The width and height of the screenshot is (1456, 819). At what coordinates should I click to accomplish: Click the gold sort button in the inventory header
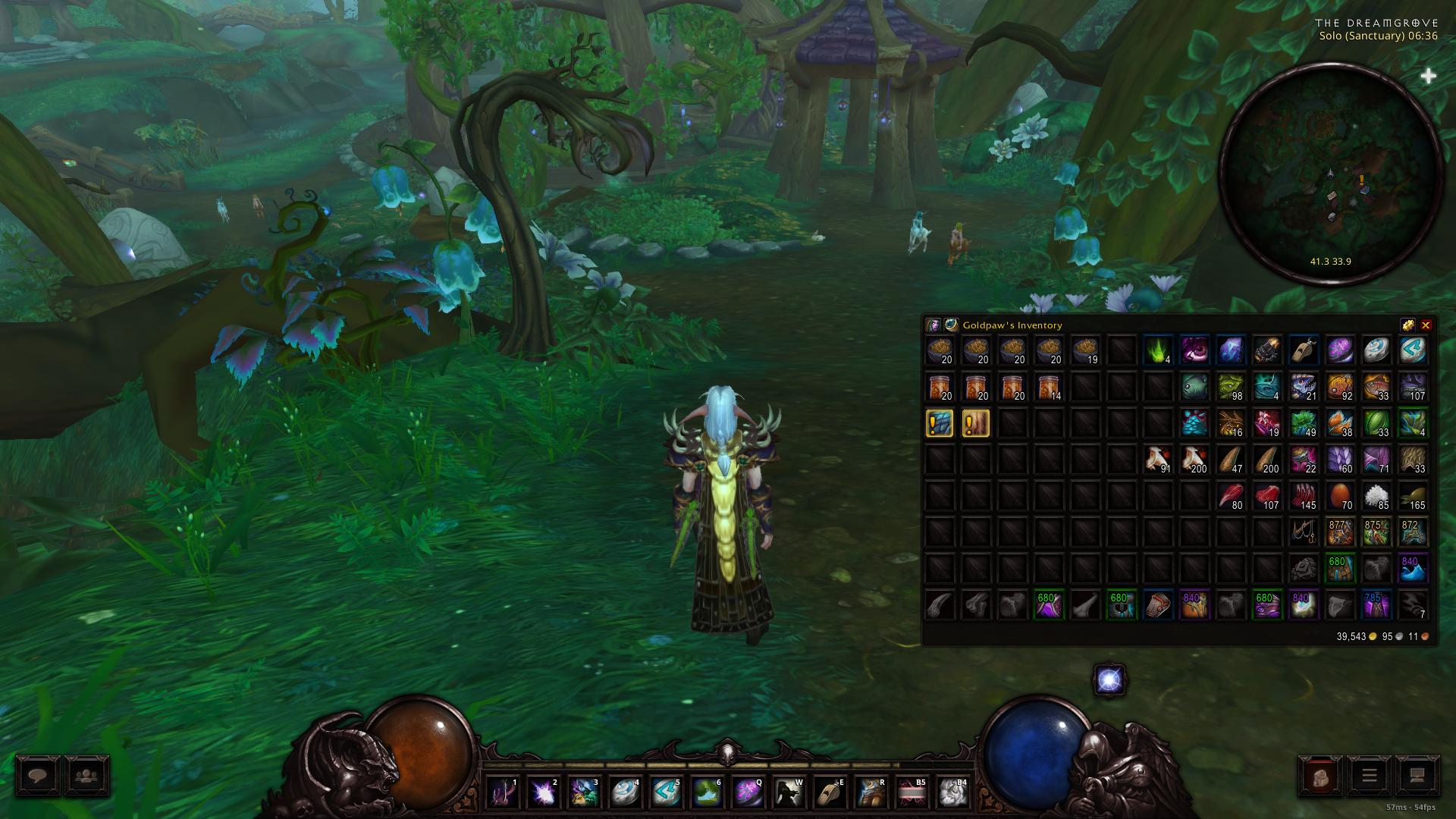pos(1408,325)
